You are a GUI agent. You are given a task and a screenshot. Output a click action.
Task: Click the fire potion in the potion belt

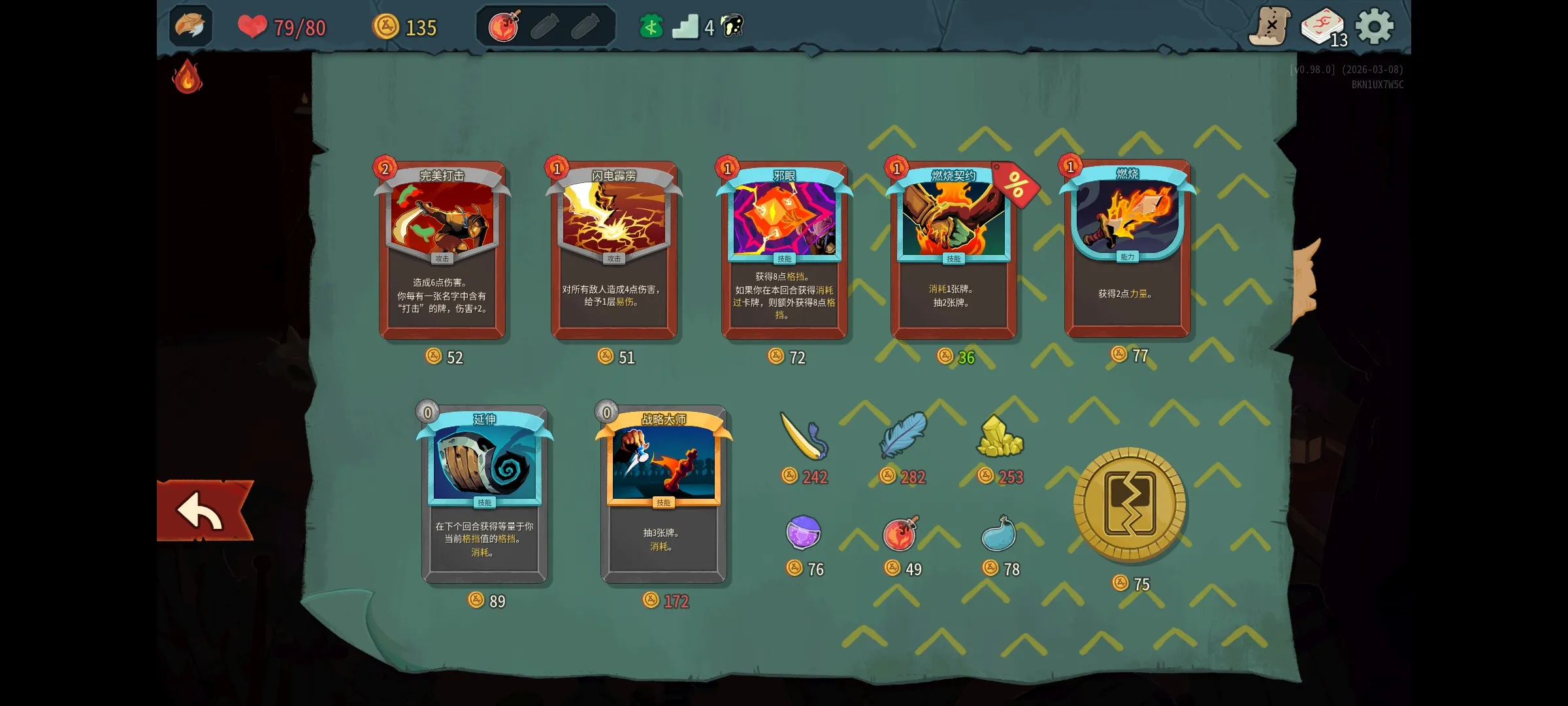click(x=502, y=26)
